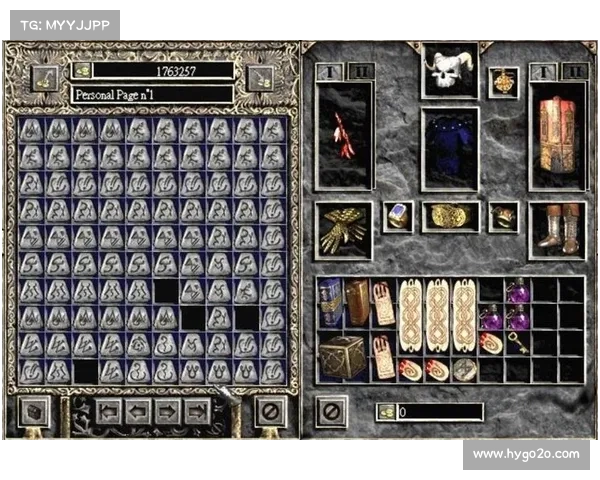Viewport: 600px width, 480px height.
Task: Select the horned skull helm slot
Action: click(448, 70)
